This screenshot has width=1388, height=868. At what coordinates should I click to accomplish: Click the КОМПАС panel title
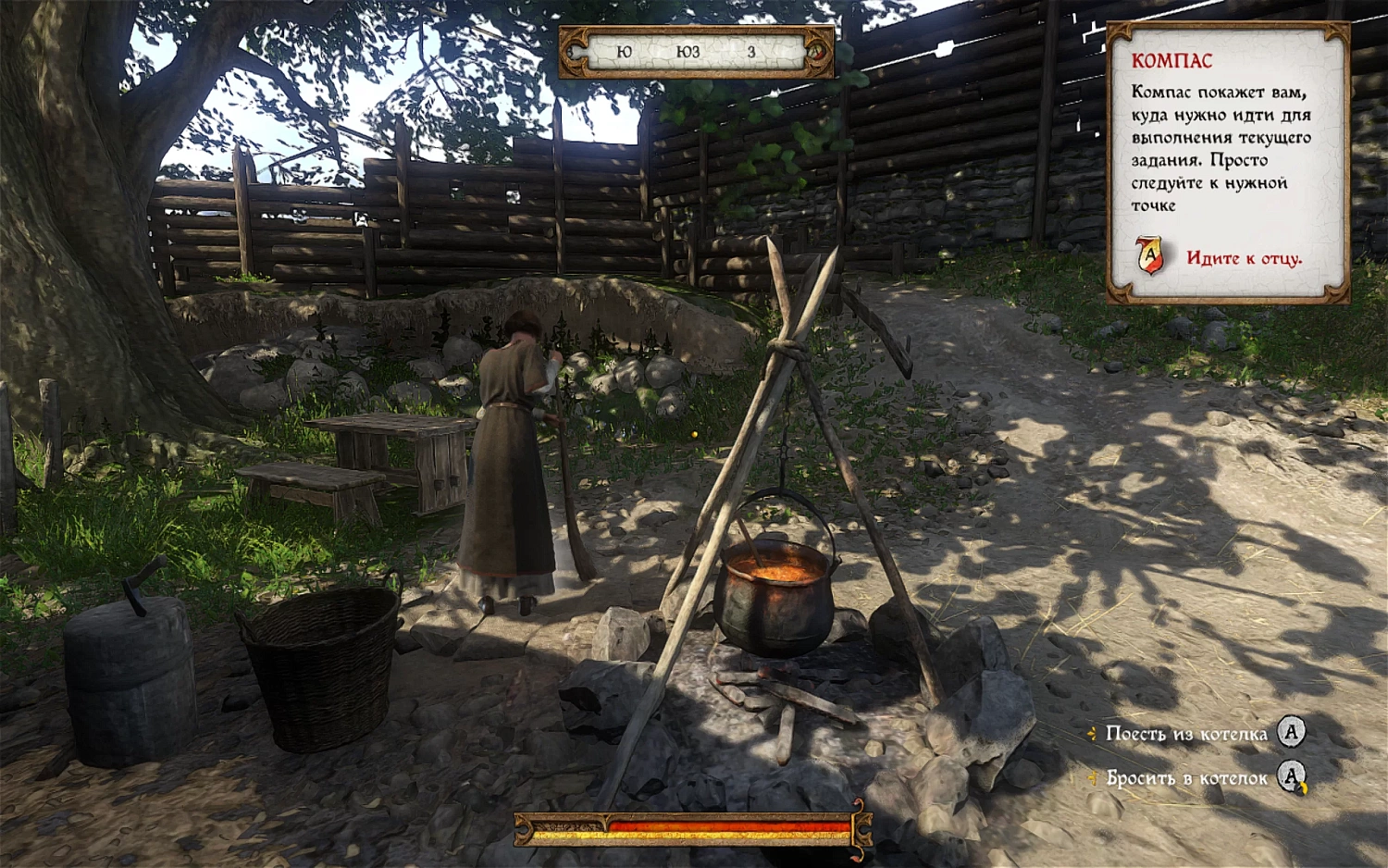point(1171,61)
